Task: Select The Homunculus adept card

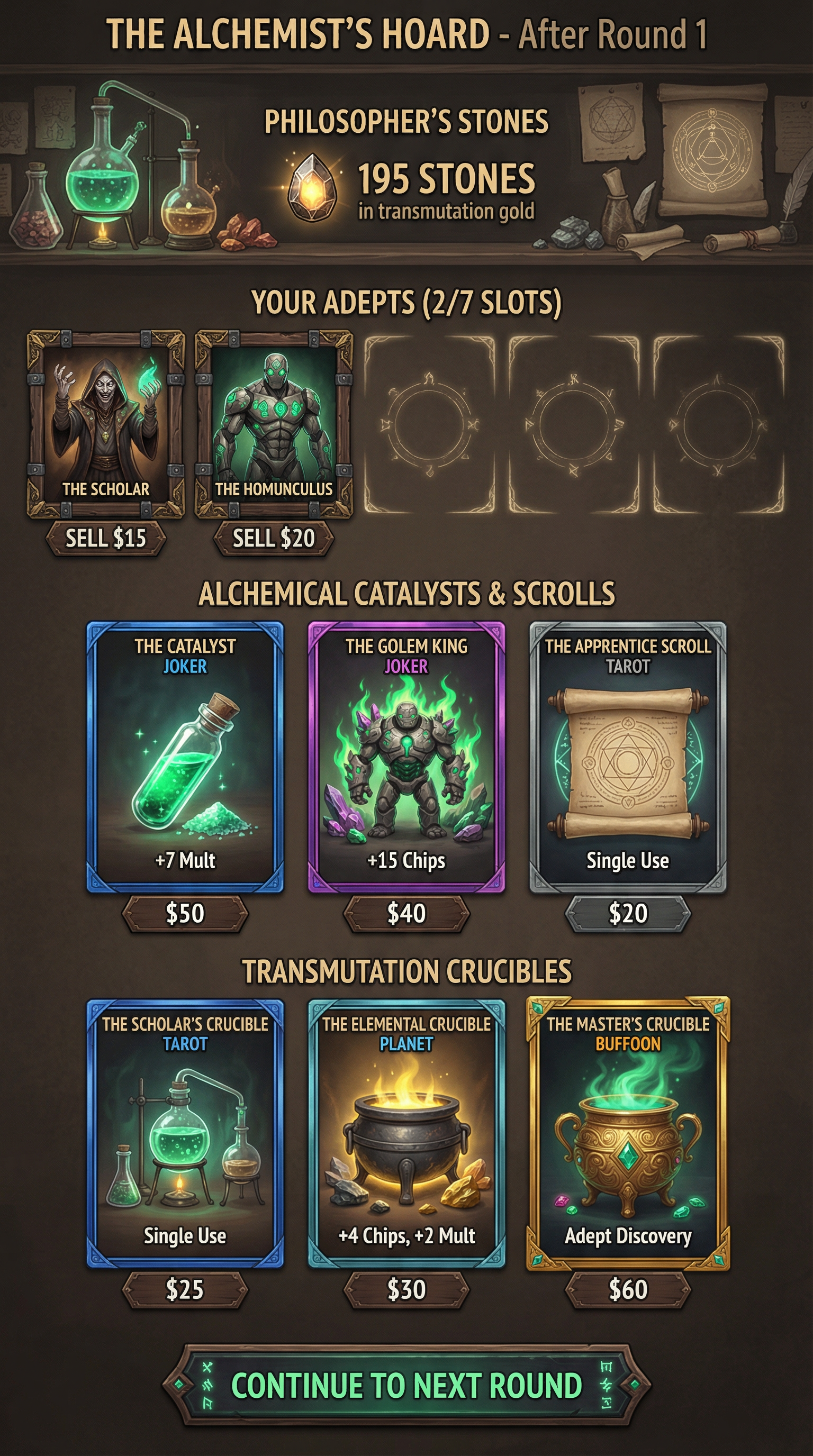Action: coord(274,424)
